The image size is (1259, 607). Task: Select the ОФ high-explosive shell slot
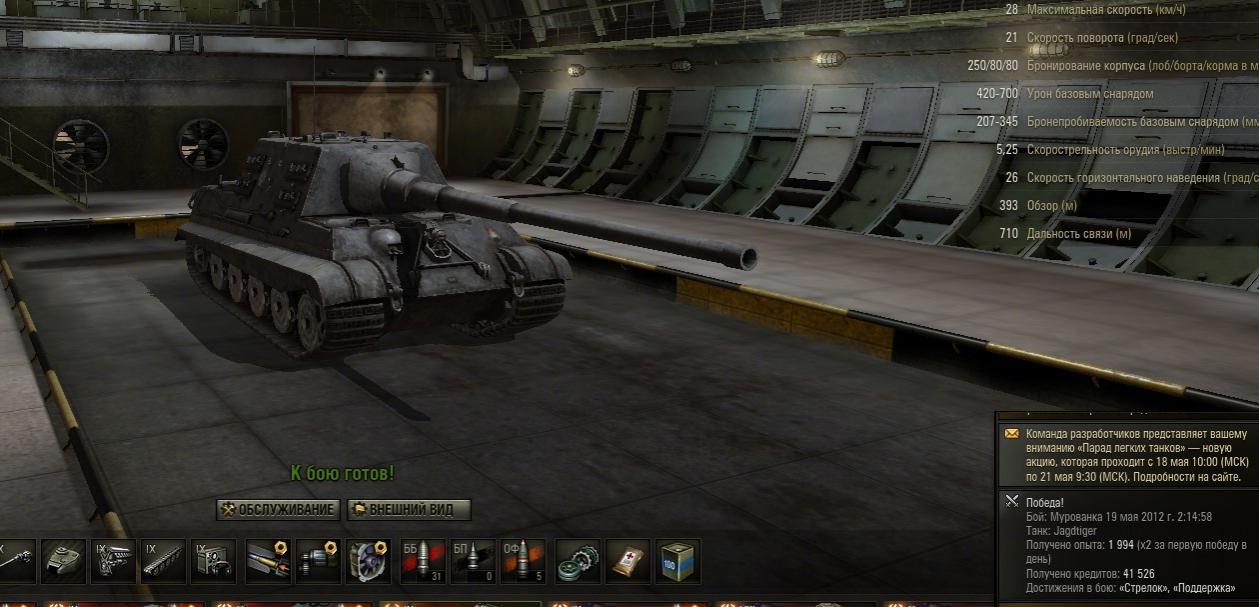523,561
